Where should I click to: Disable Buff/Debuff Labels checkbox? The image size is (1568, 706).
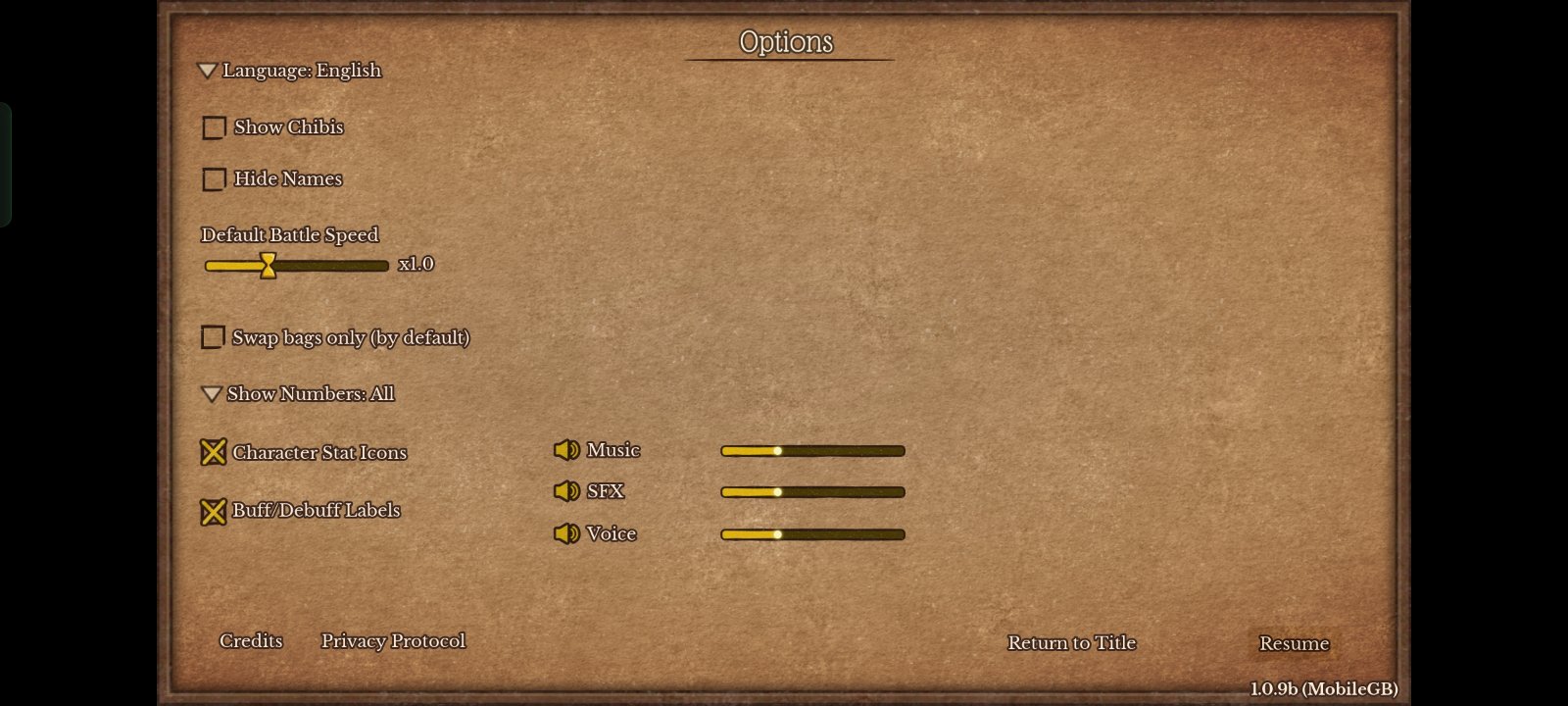coord(213,511)
